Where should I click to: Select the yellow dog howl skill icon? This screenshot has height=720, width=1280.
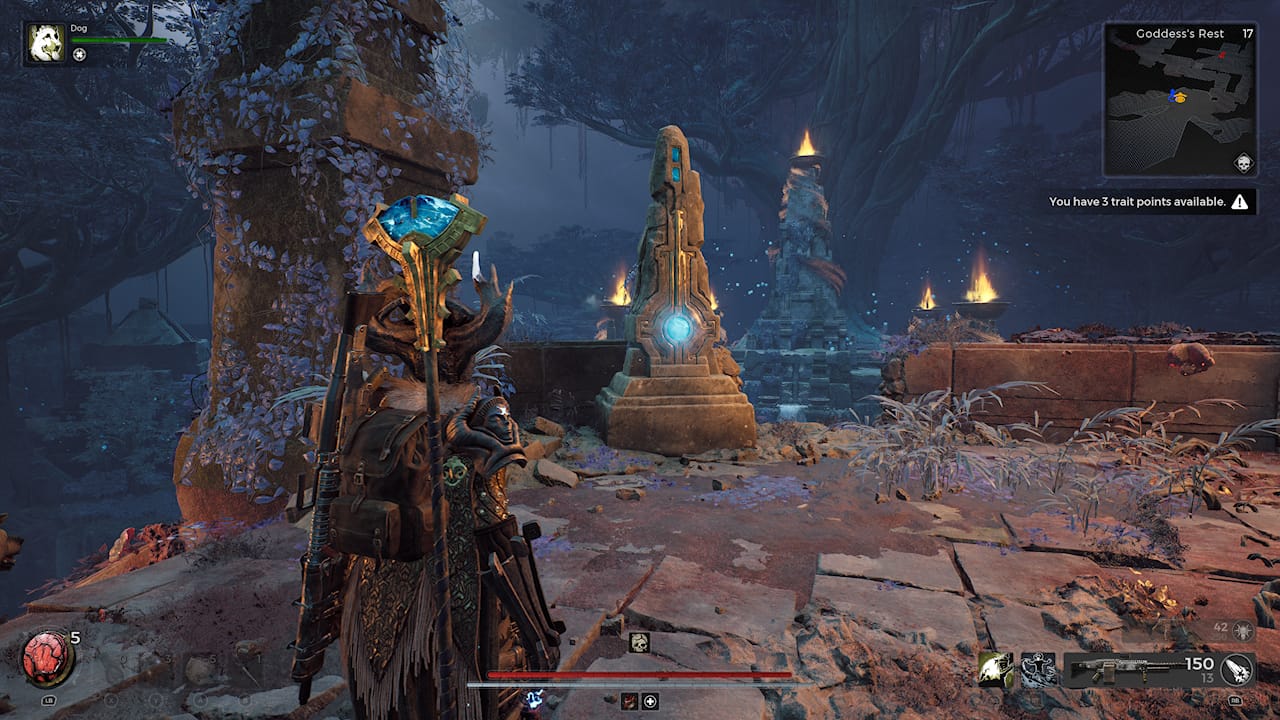995,670
